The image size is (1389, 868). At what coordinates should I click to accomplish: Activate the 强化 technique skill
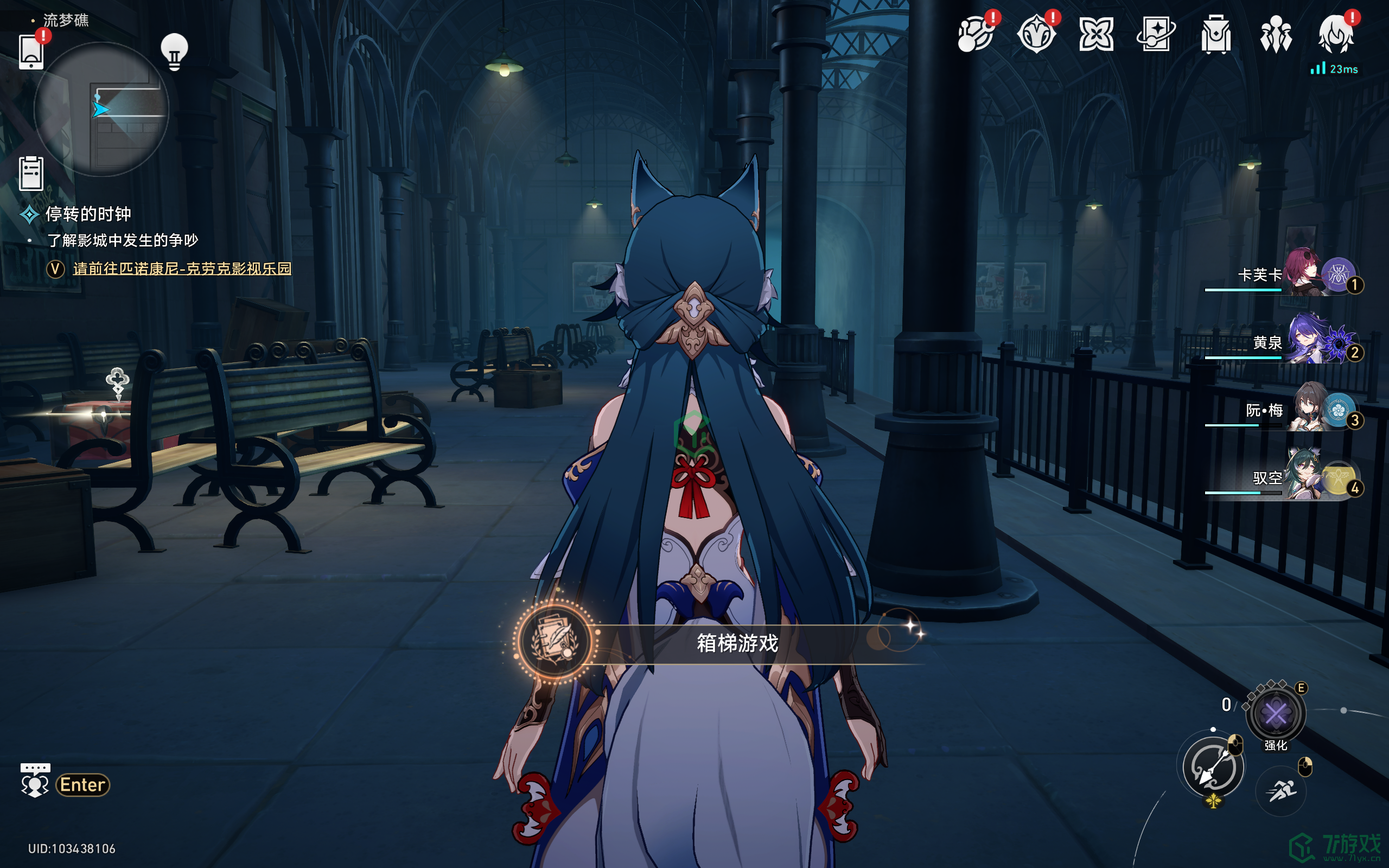[x=1276, y=714]
